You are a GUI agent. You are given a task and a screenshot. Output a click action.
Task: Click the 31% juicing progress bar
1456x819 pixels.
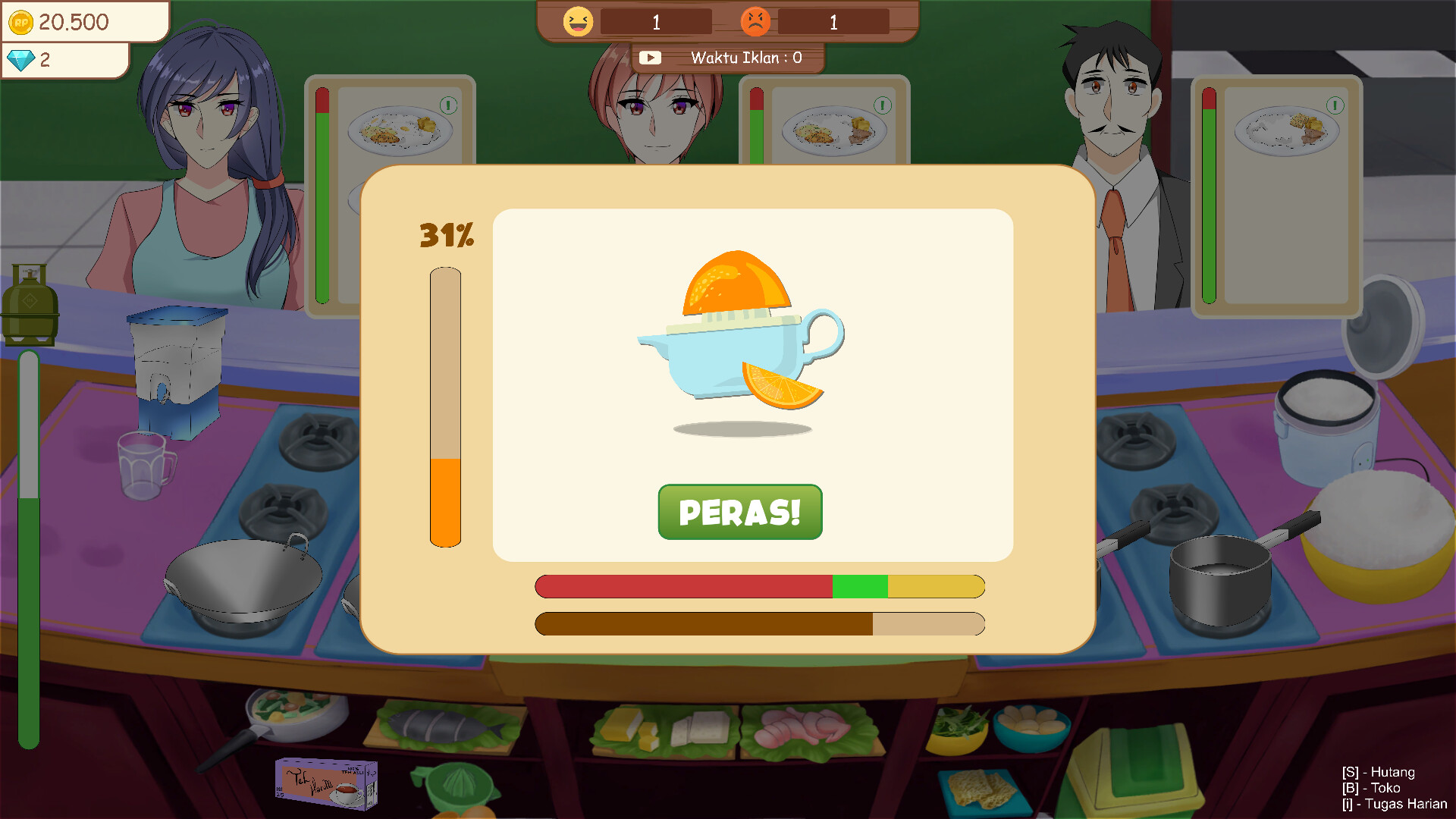tap(445, 406)
